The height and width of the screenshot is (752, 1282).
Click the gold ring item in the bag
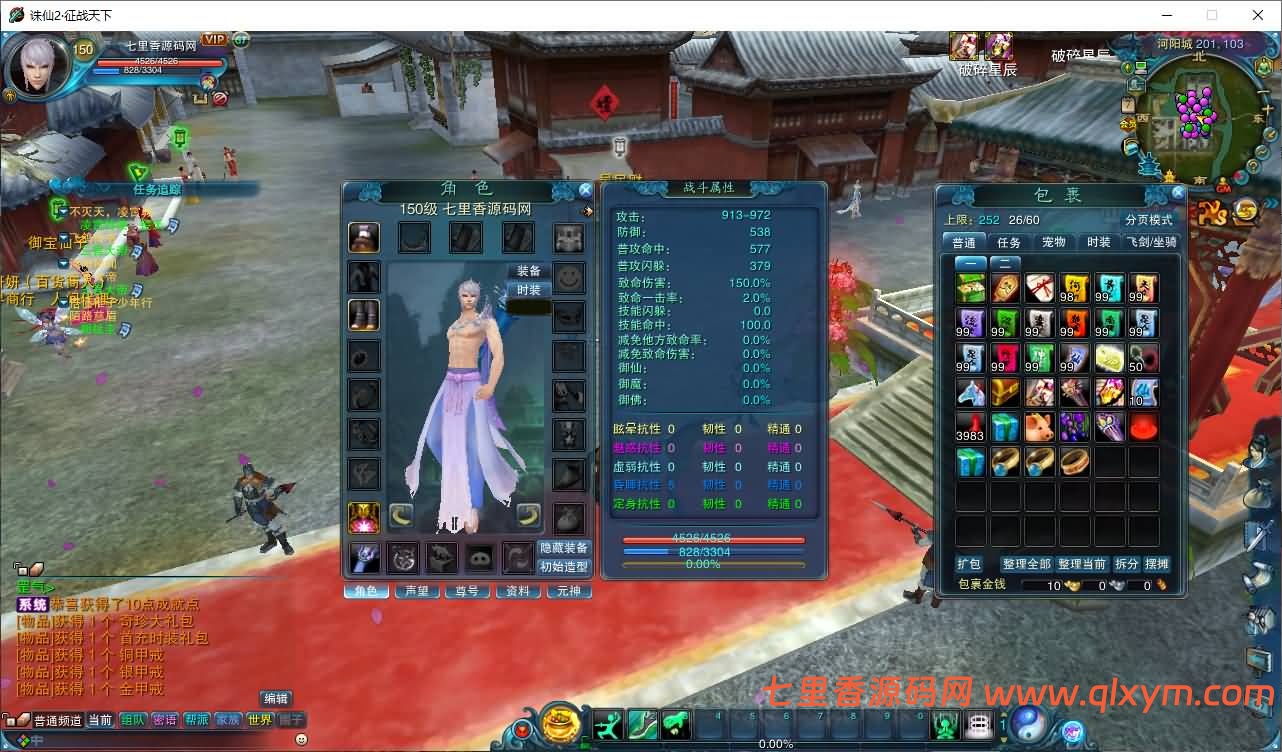[1074, 462]
